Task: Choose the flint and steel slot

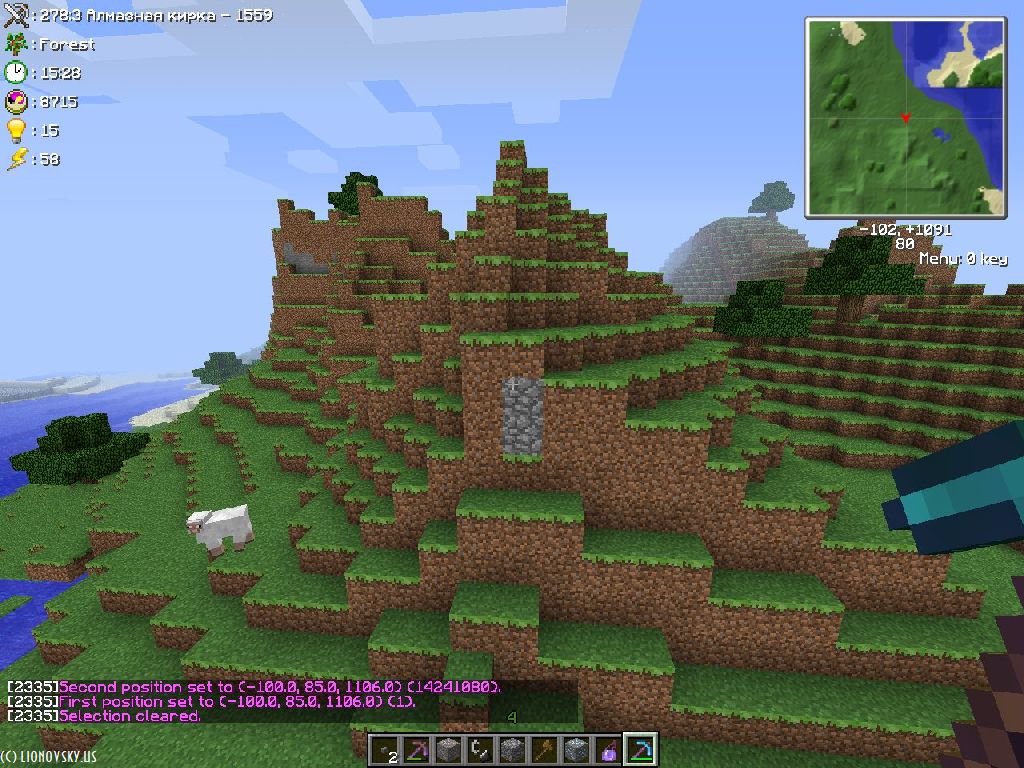Action: (480, 750)
